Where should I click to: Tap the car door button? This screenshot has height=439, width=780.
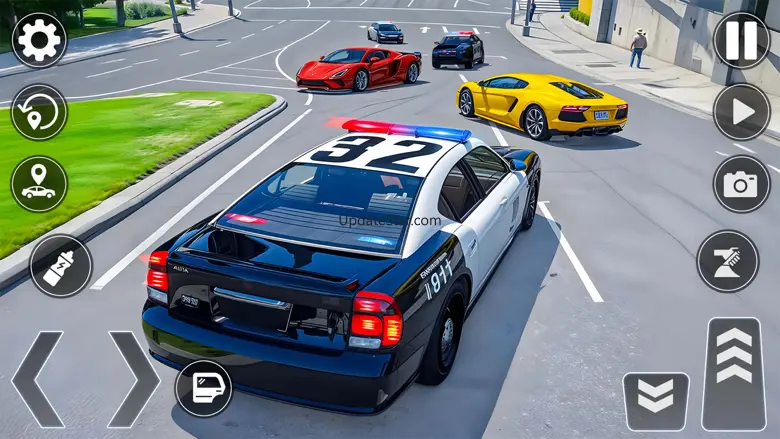(x=204, y=388)
